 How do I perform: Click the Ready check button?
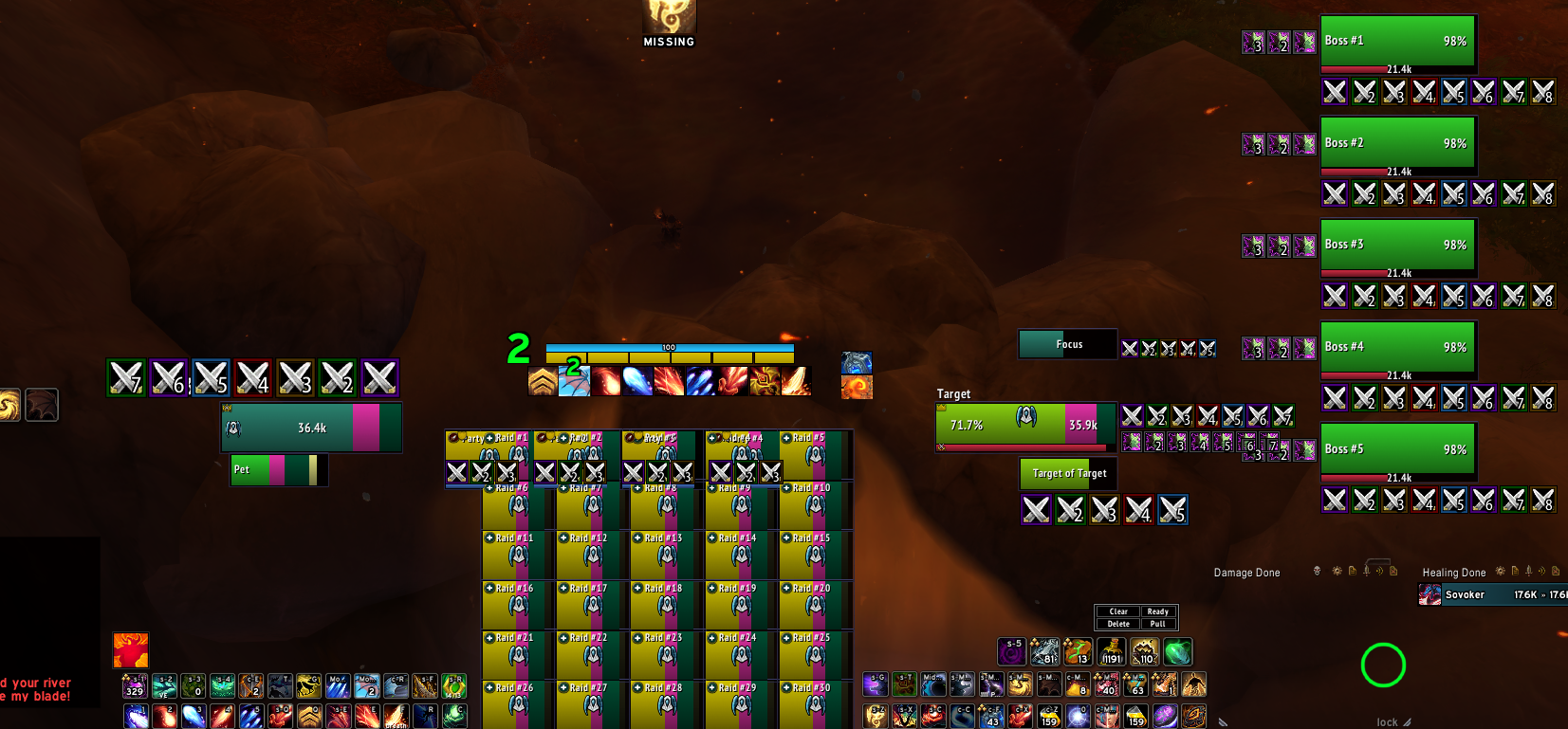pyautogui.click(x=1157, y=611)
